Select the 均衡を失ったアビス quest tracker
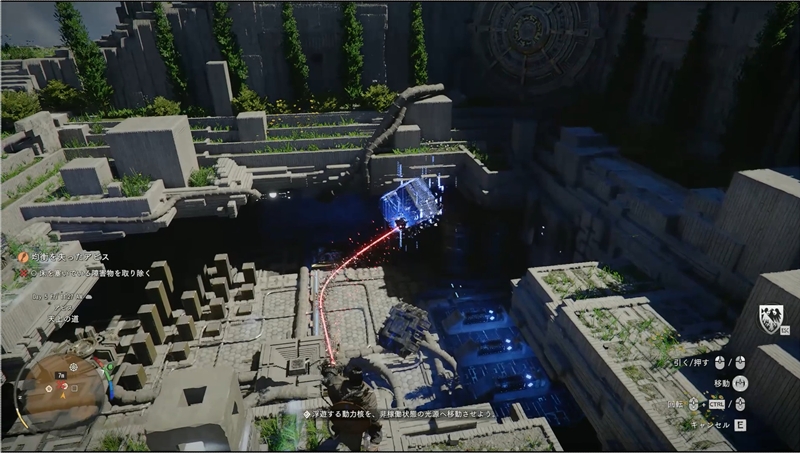Screen dimensions: 800x453 point(71,258)
